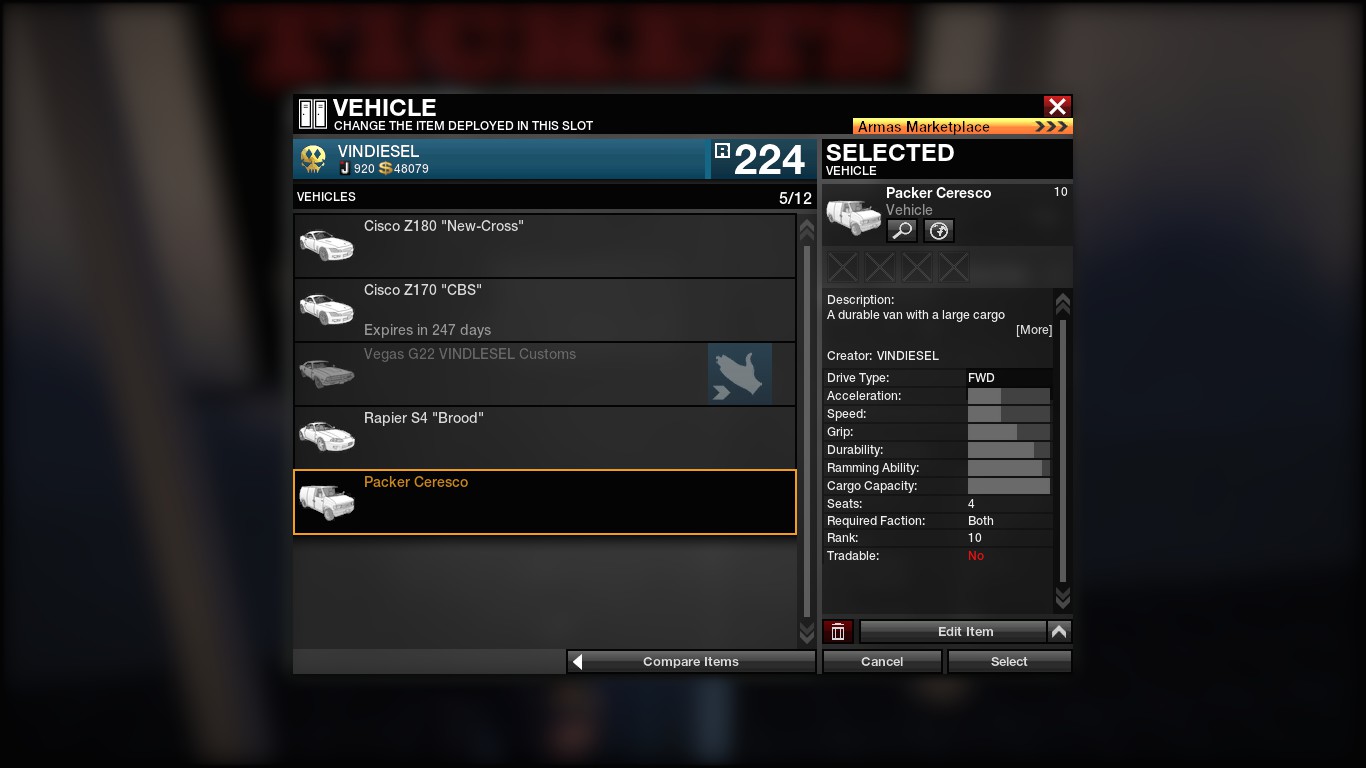The width and height of the screenshot is (1366, 768).
Task: Open the Armas Marketplace
Action: click(x=962, y=127)
